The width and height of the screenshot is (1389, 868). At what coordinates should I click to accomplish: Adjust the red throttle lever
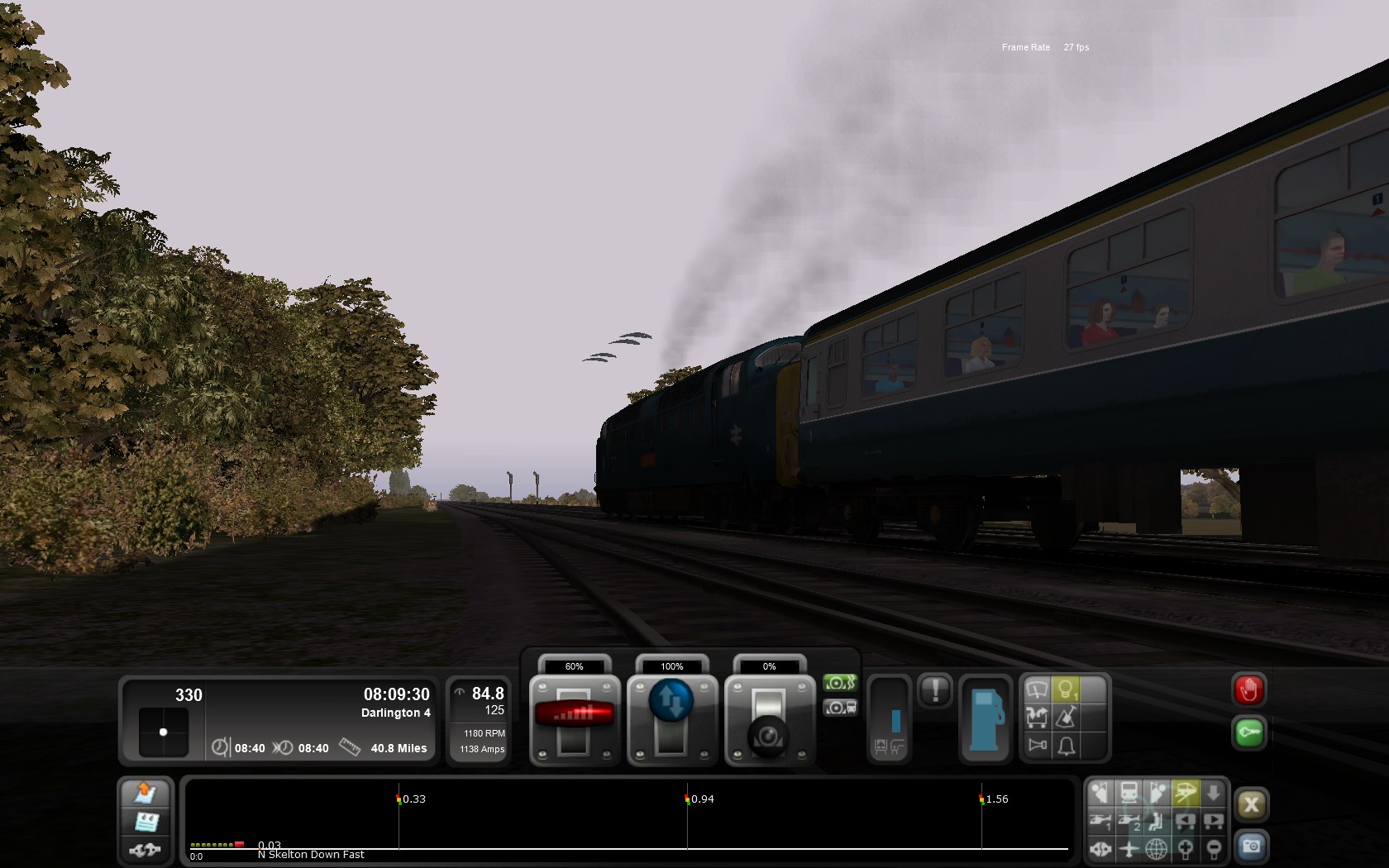point(575,713)
